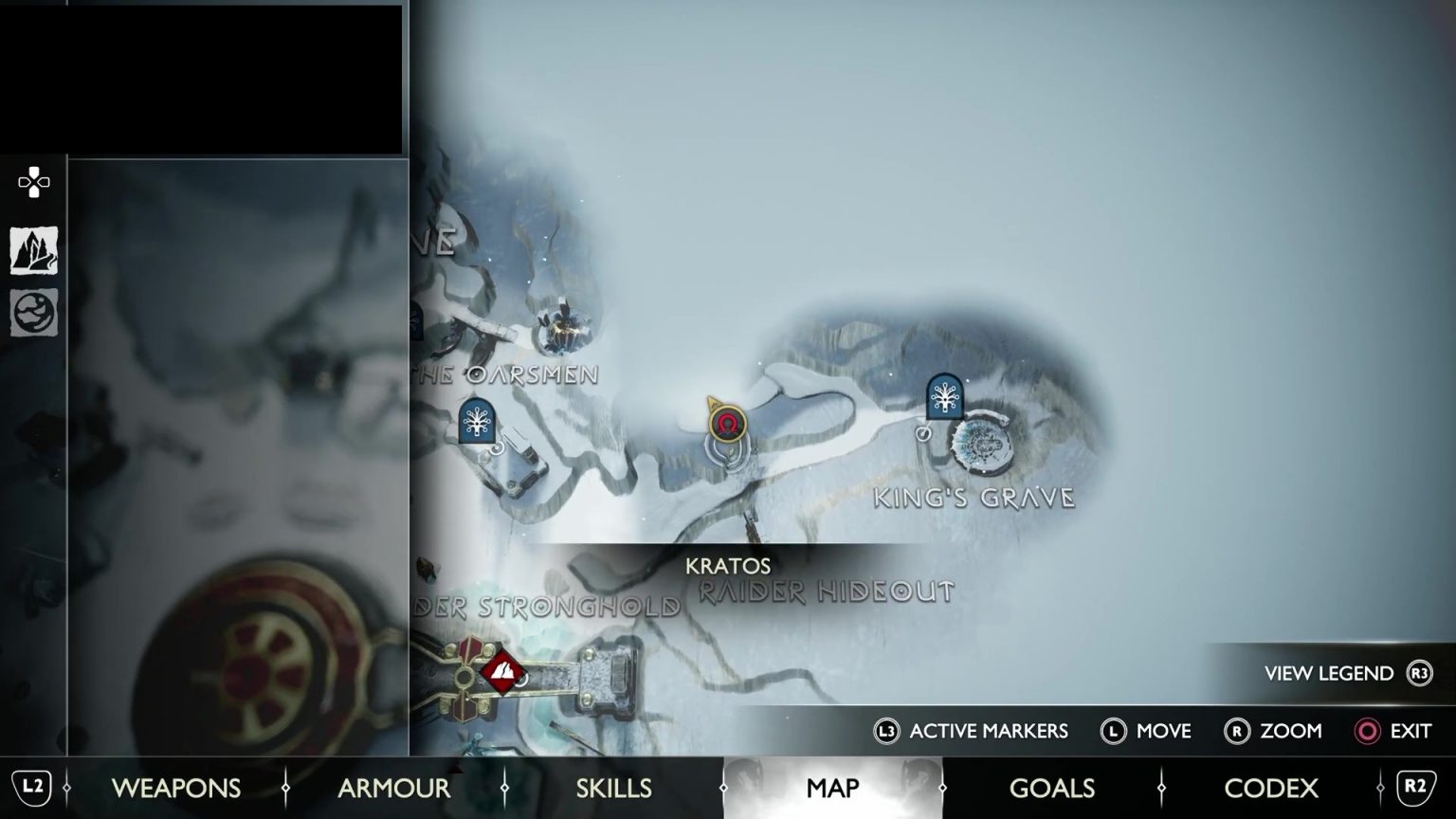The height and width of the screenshot is (819, 1456).
Task: Select the mountain region map icon
Action: coord(33,248)
